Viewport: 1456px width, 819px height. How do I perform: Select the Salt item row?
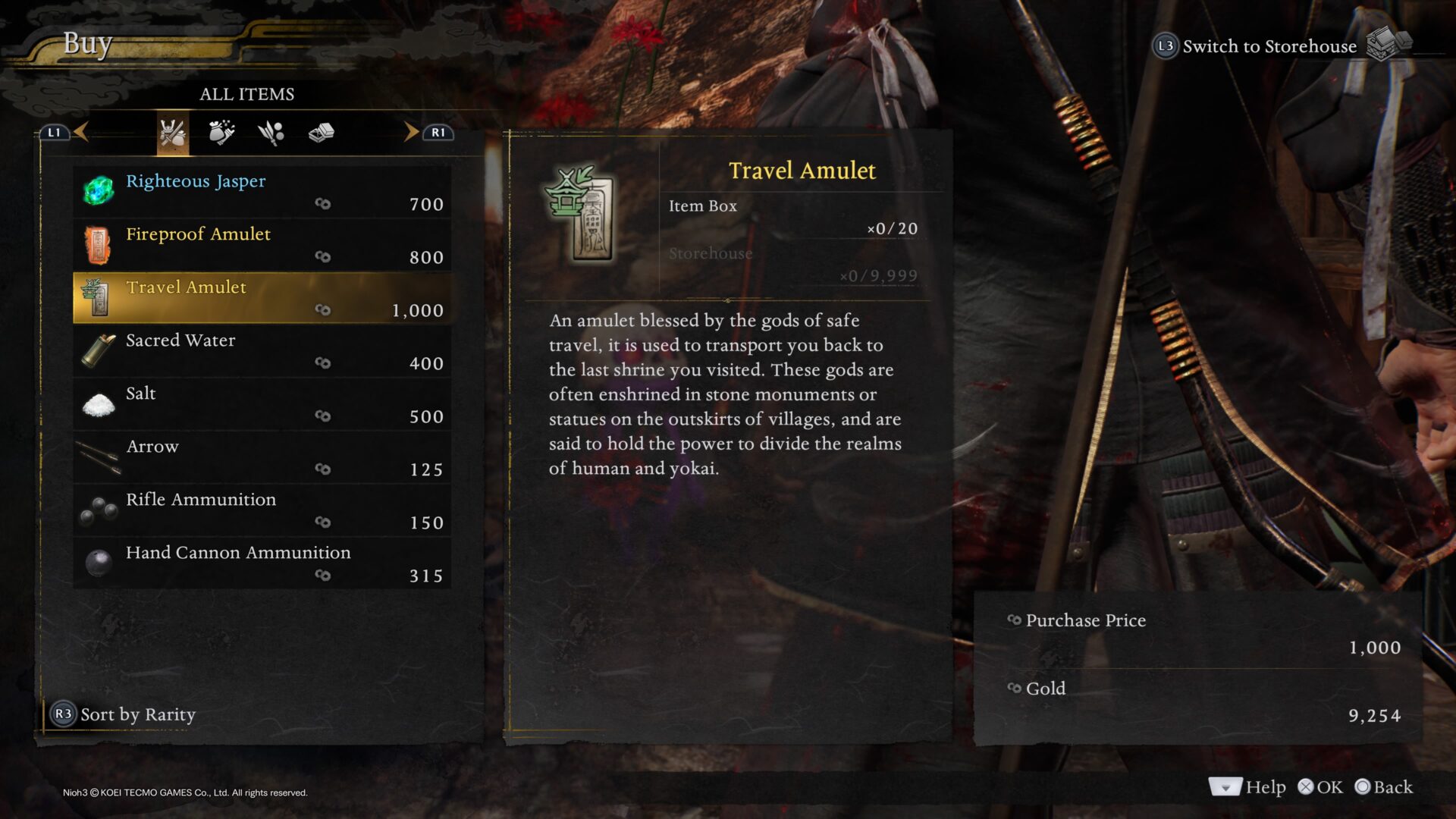pyautogui.click(x=262, y=404)
